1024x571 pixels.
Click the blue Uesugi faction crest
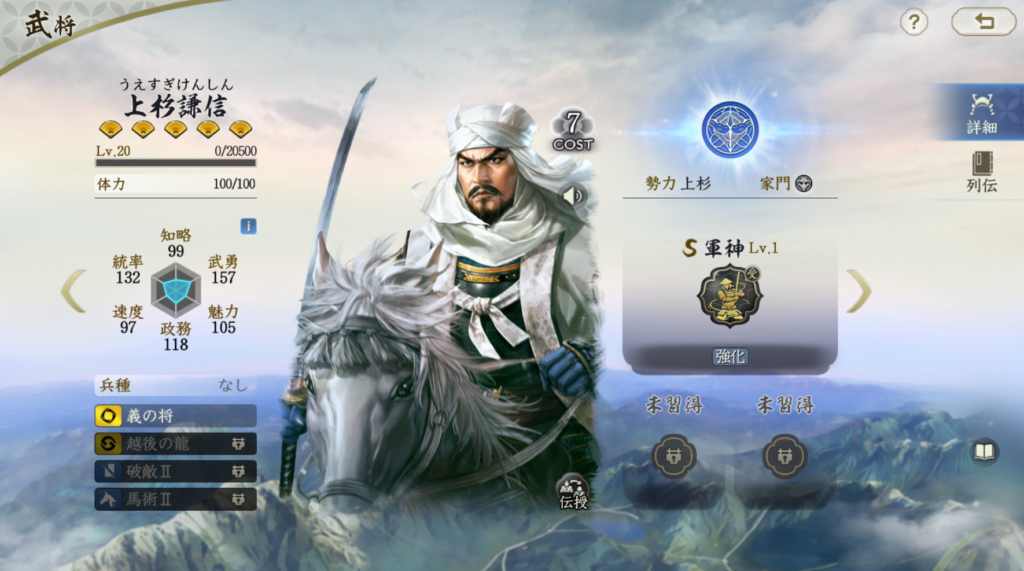coord(730,130)
